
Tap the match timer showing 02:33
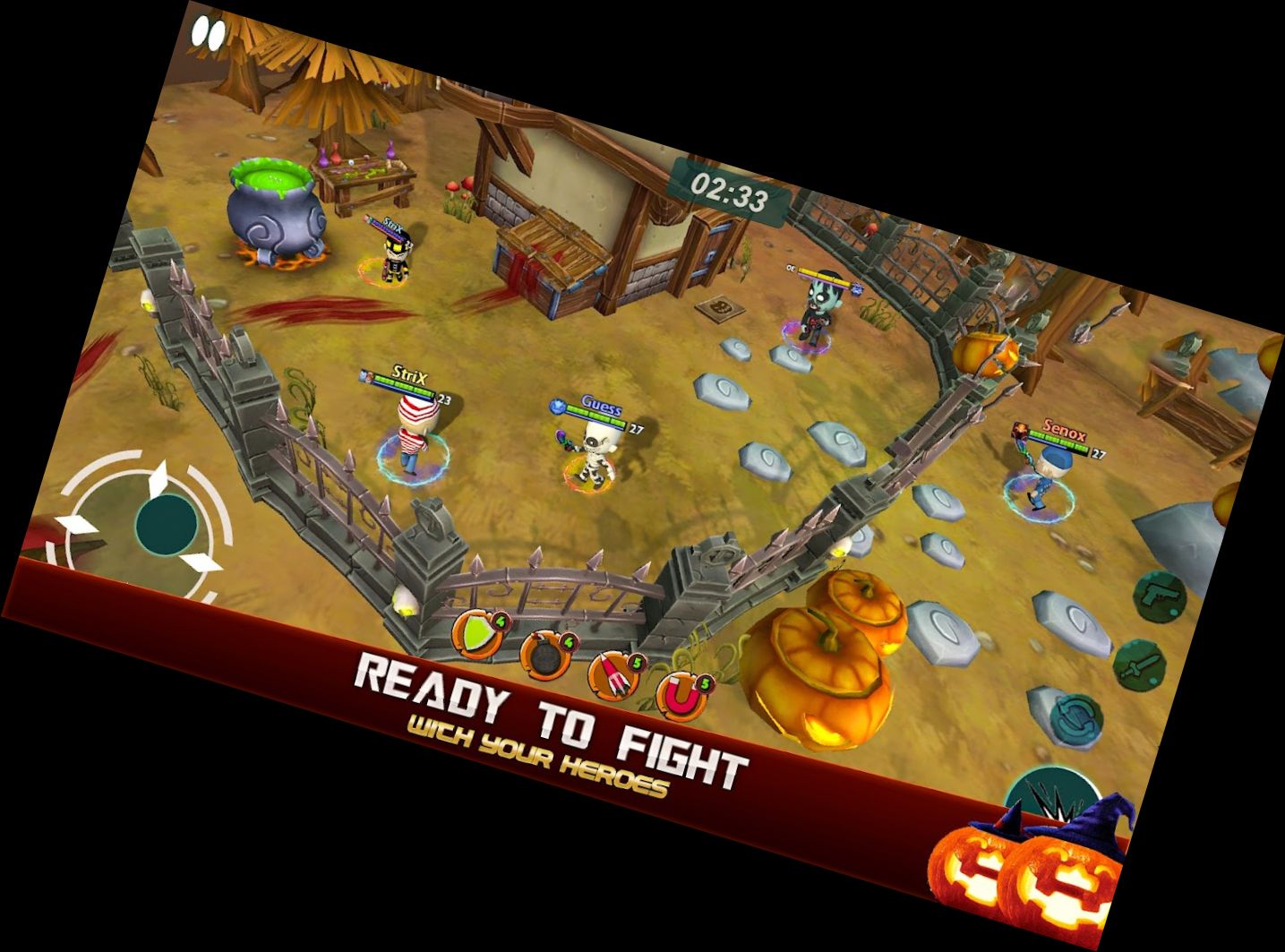(x=728, y=191)
